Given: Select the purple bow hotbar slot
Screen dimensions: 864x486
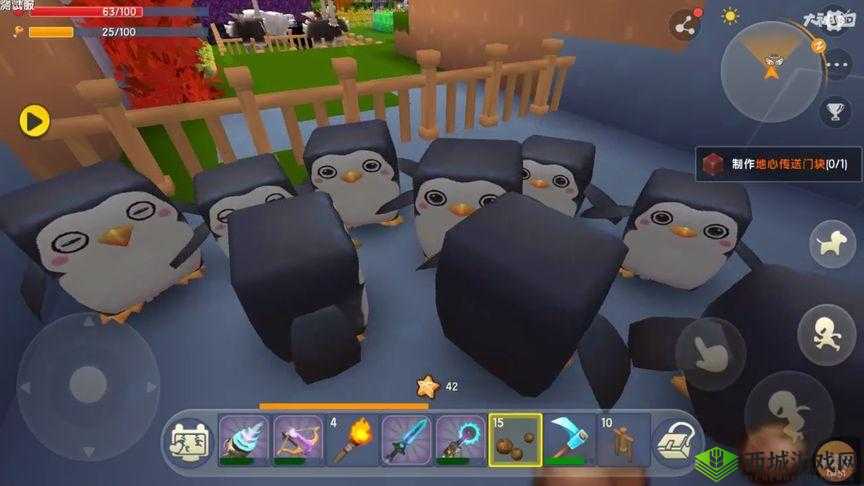Looking at the screenshot, I should pos(298,439).
